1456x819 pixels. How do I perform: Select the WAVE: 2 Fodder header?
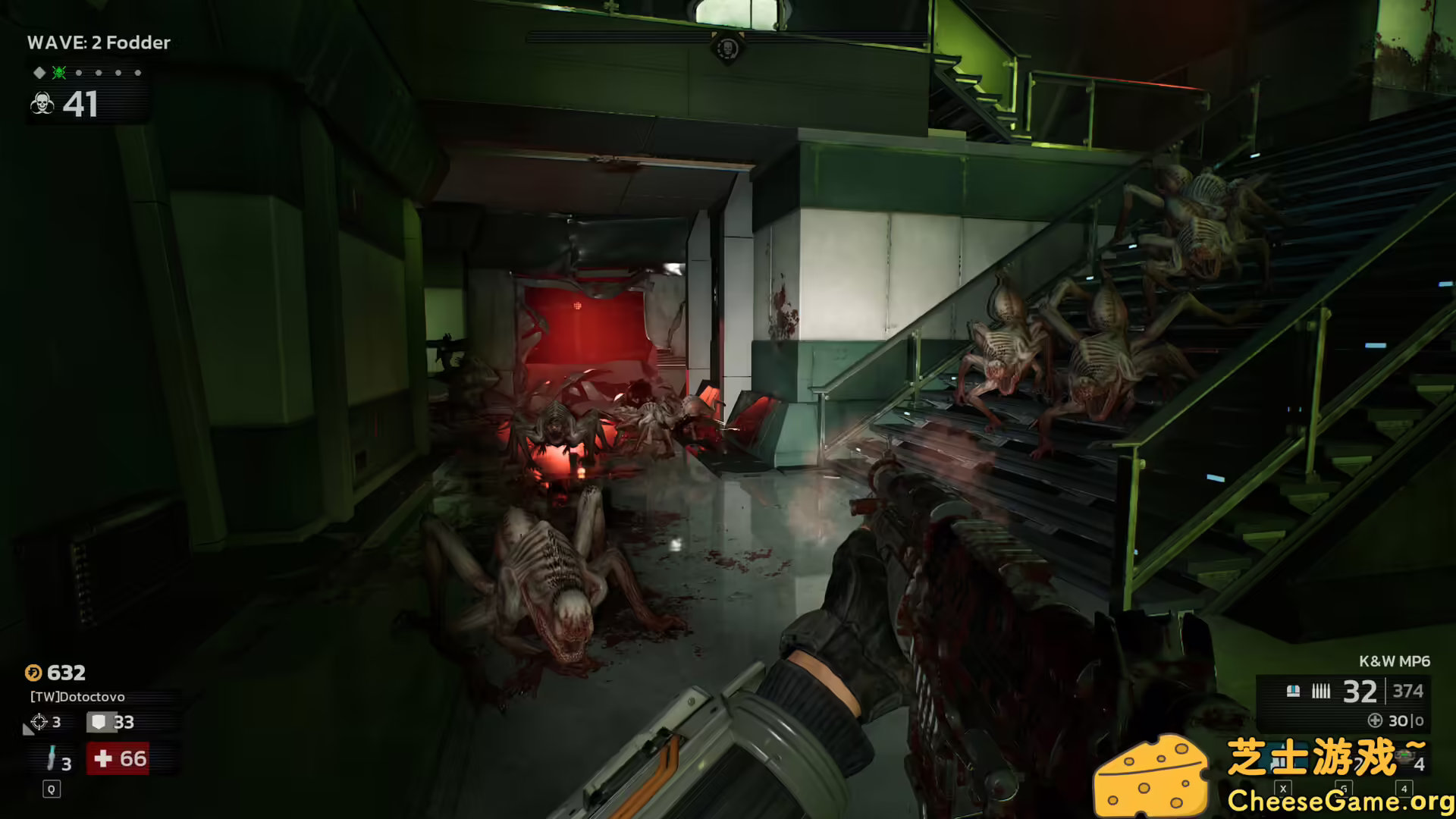click(99, 42)
